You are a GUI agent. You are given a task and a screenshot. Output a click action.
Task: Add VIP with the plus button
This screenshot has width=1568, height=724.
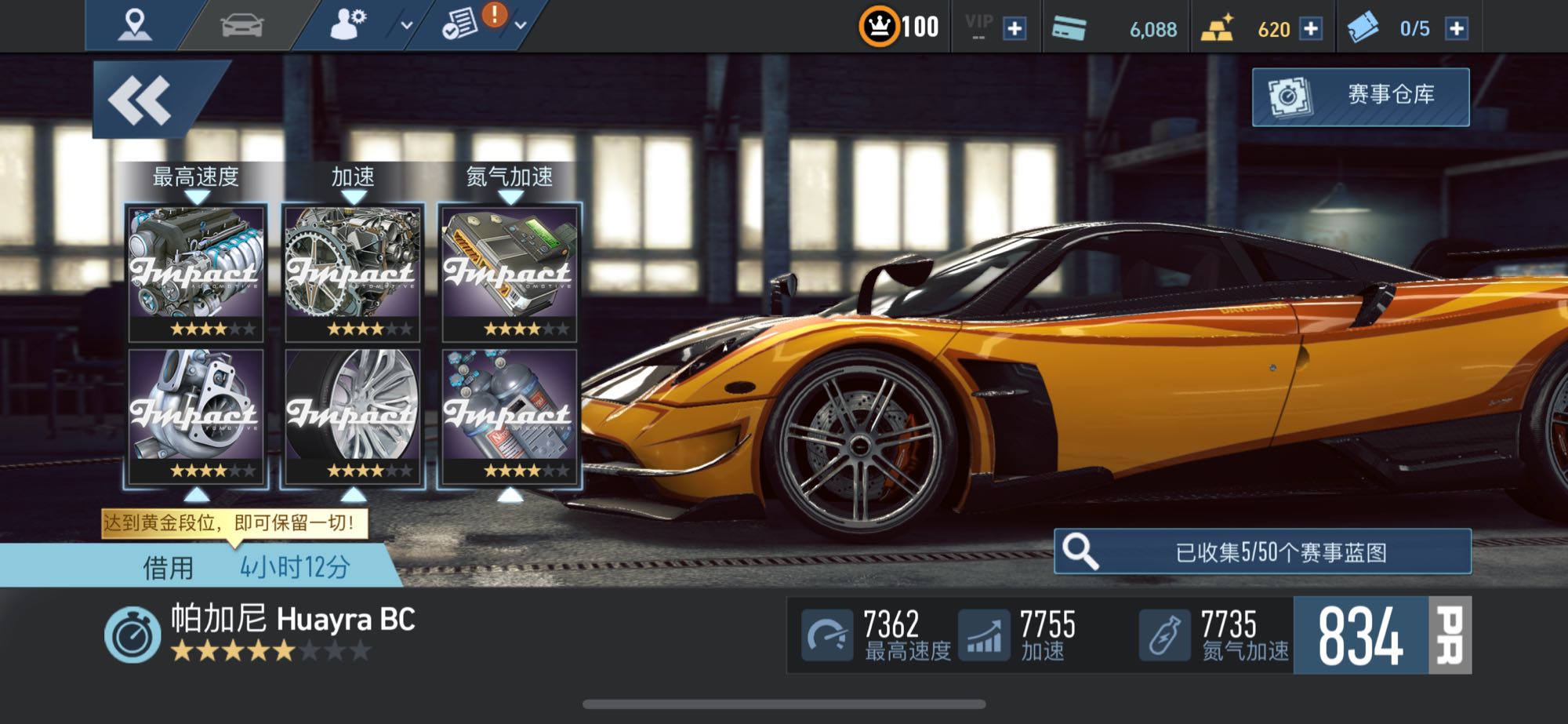[1014, 29]
